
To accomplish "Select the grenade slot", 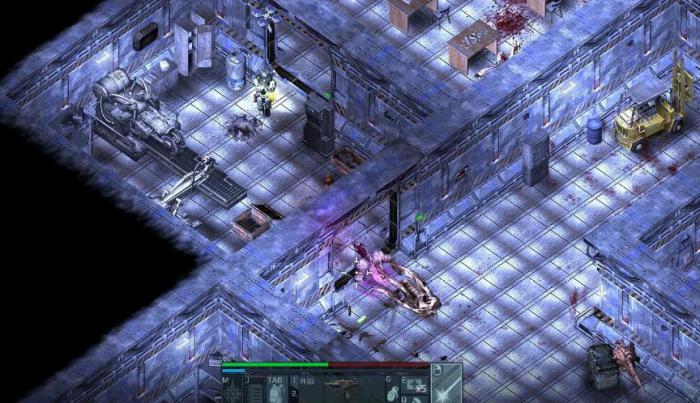I will pos(392,390).
